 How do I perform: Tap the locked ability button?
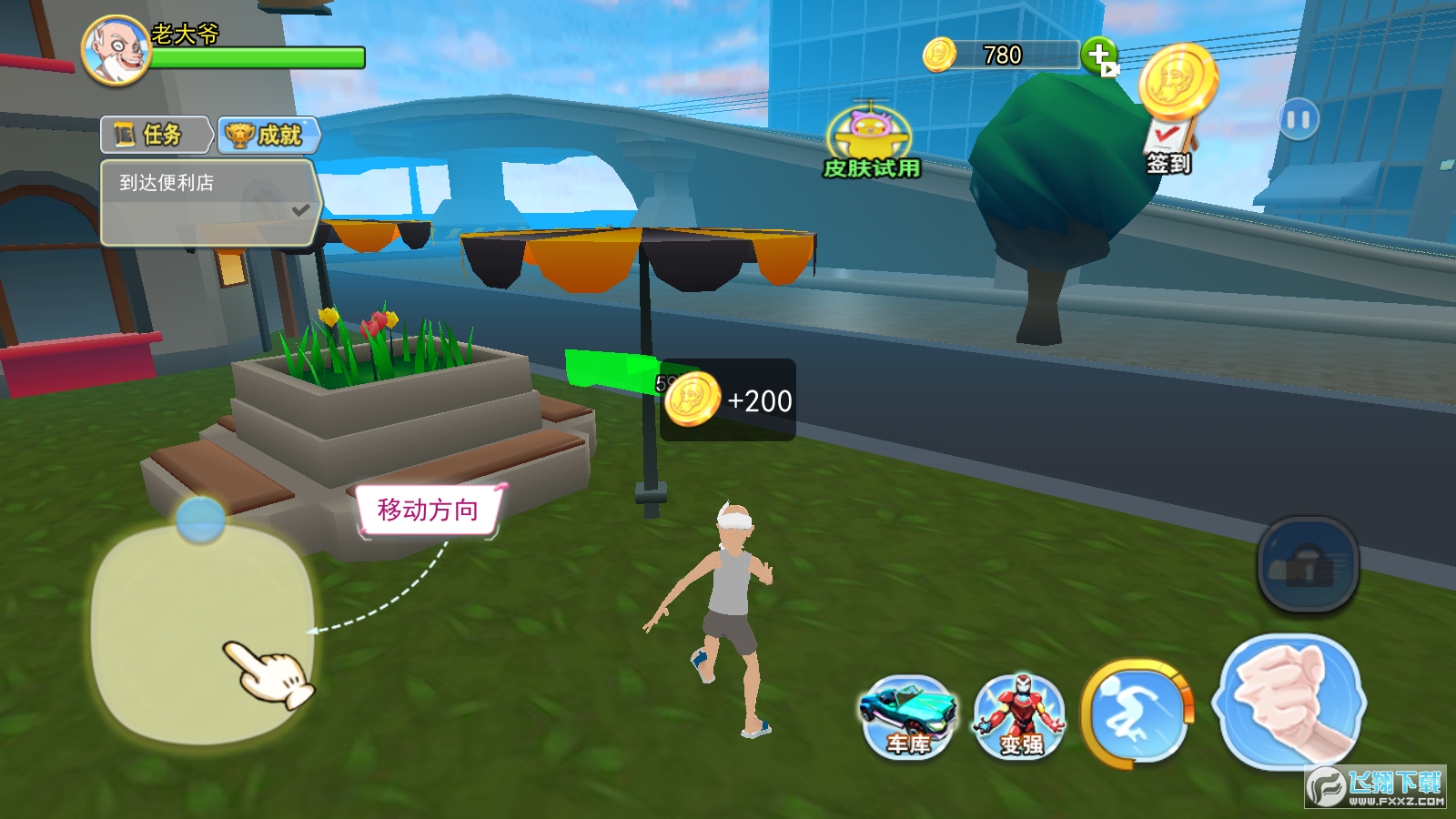[1308, 564]
